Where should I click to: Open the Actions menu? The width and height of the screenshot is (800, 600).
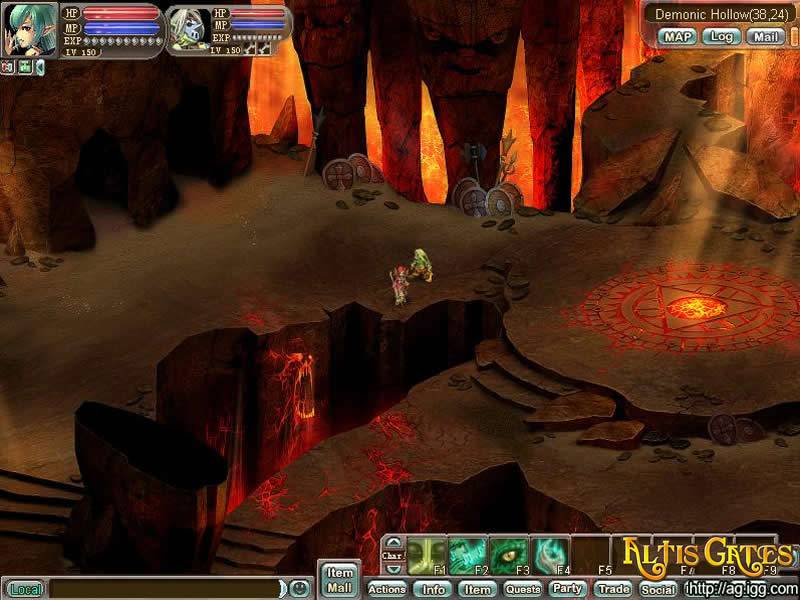[387, 589]
